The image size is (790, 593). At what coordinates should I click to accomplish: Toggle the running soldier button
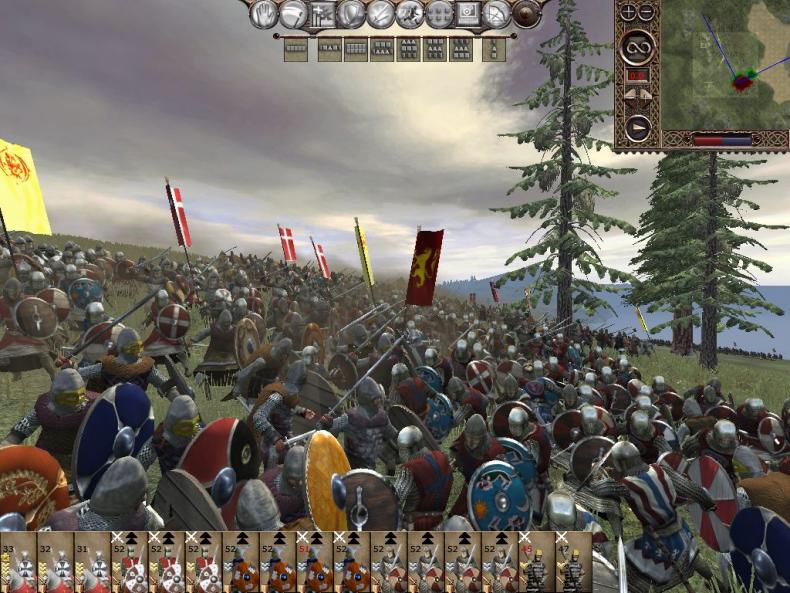coord(409,13)
